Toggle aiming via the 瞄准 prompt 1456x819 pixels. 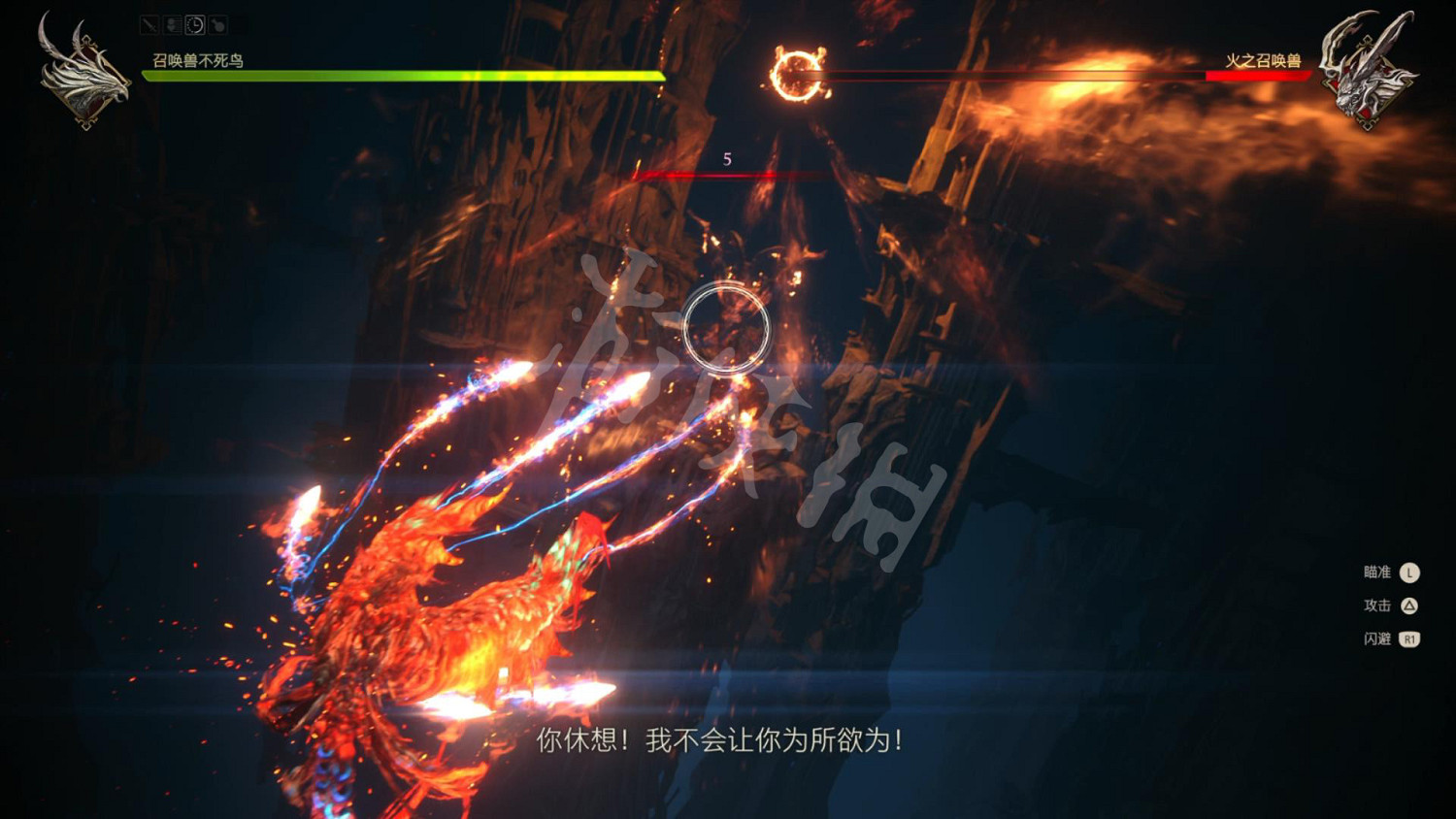click(1378, 573)
